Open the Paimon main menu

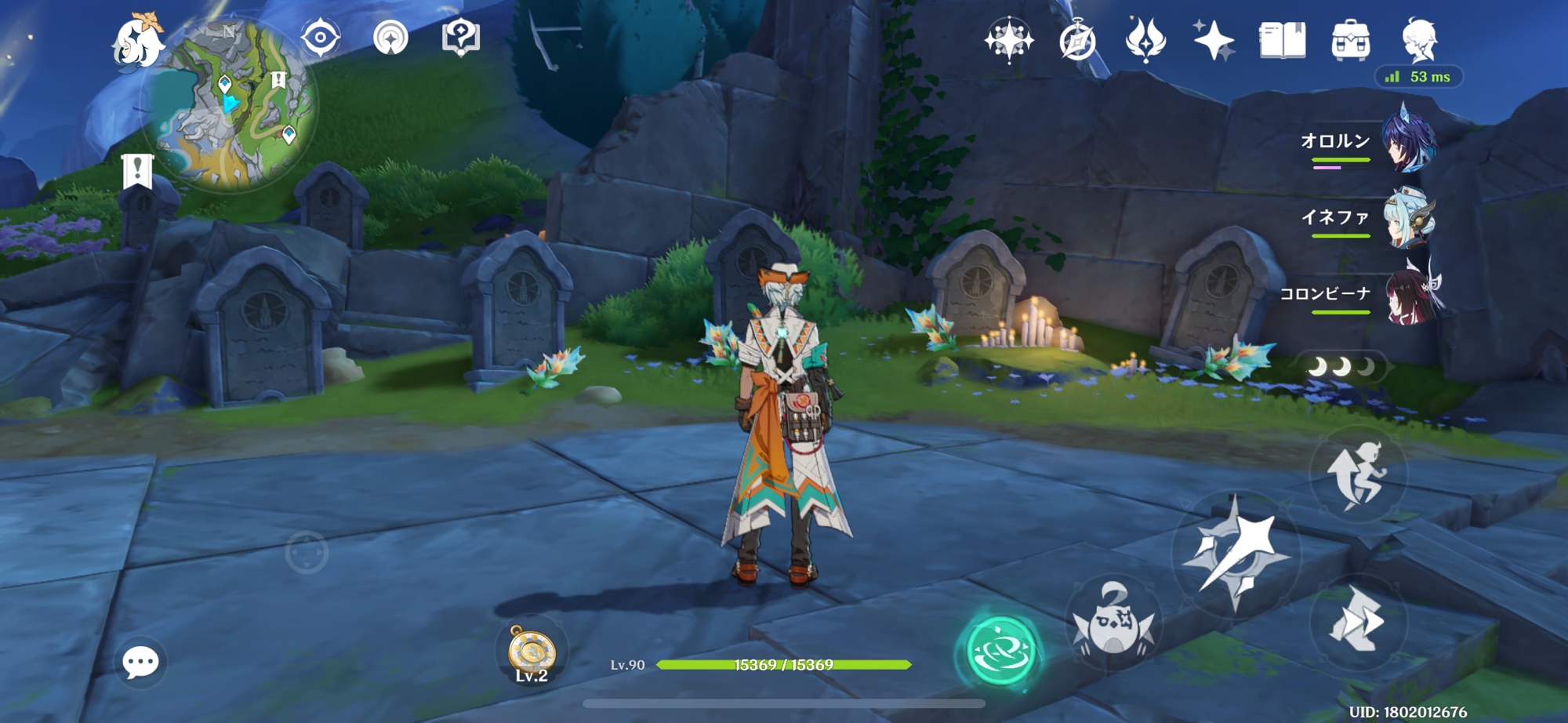[x=138, y=41]
